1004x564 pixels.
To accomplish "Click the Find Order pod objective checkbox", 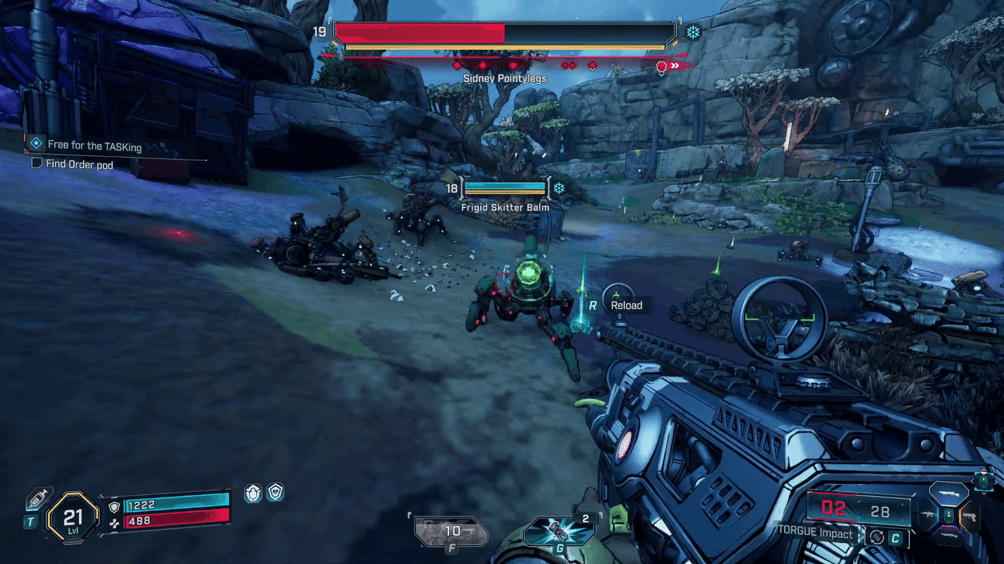I will pyautogui.click(x=37, y=163).
